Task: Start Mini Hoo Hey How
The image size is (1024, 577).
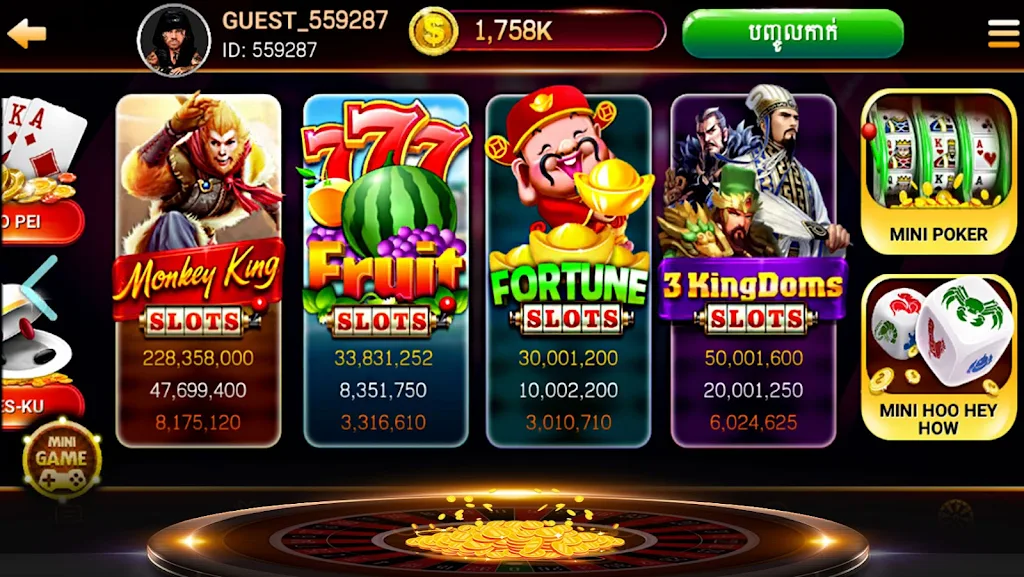Action: tap(938, 357)
